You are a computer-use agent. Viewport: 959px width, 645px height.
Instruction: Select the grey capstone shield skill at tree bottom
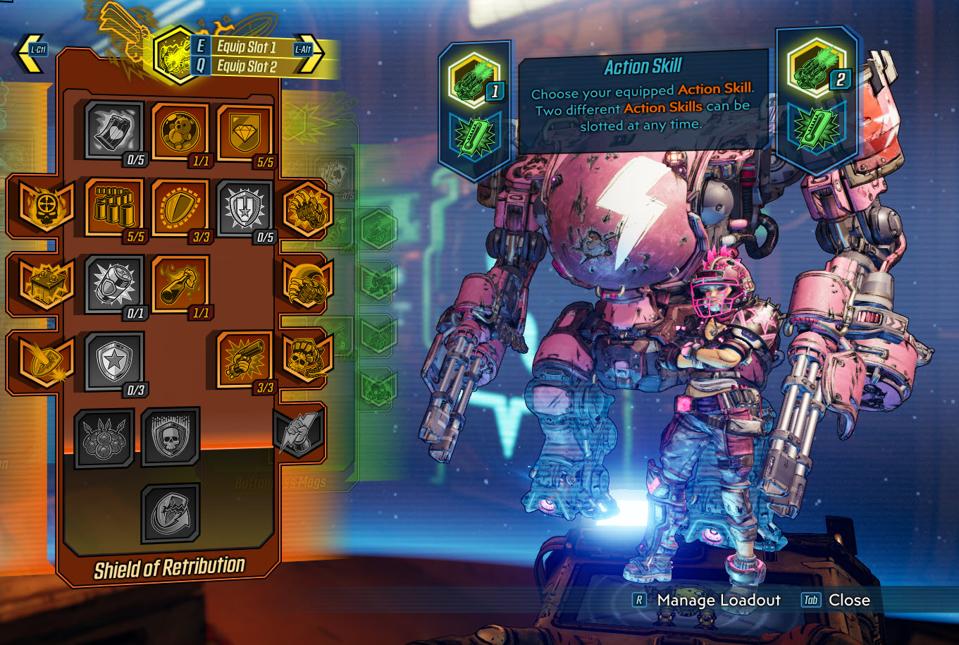tap(170, 512)
